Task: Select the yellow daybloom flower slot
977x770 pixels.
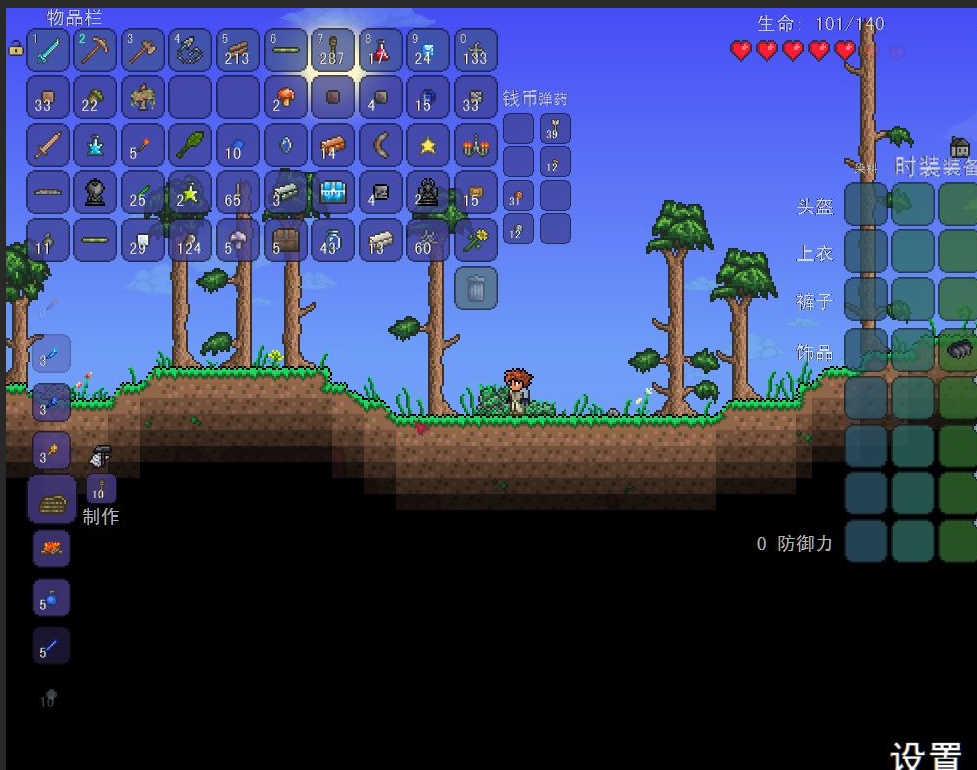Action: (x=475, y=240)
